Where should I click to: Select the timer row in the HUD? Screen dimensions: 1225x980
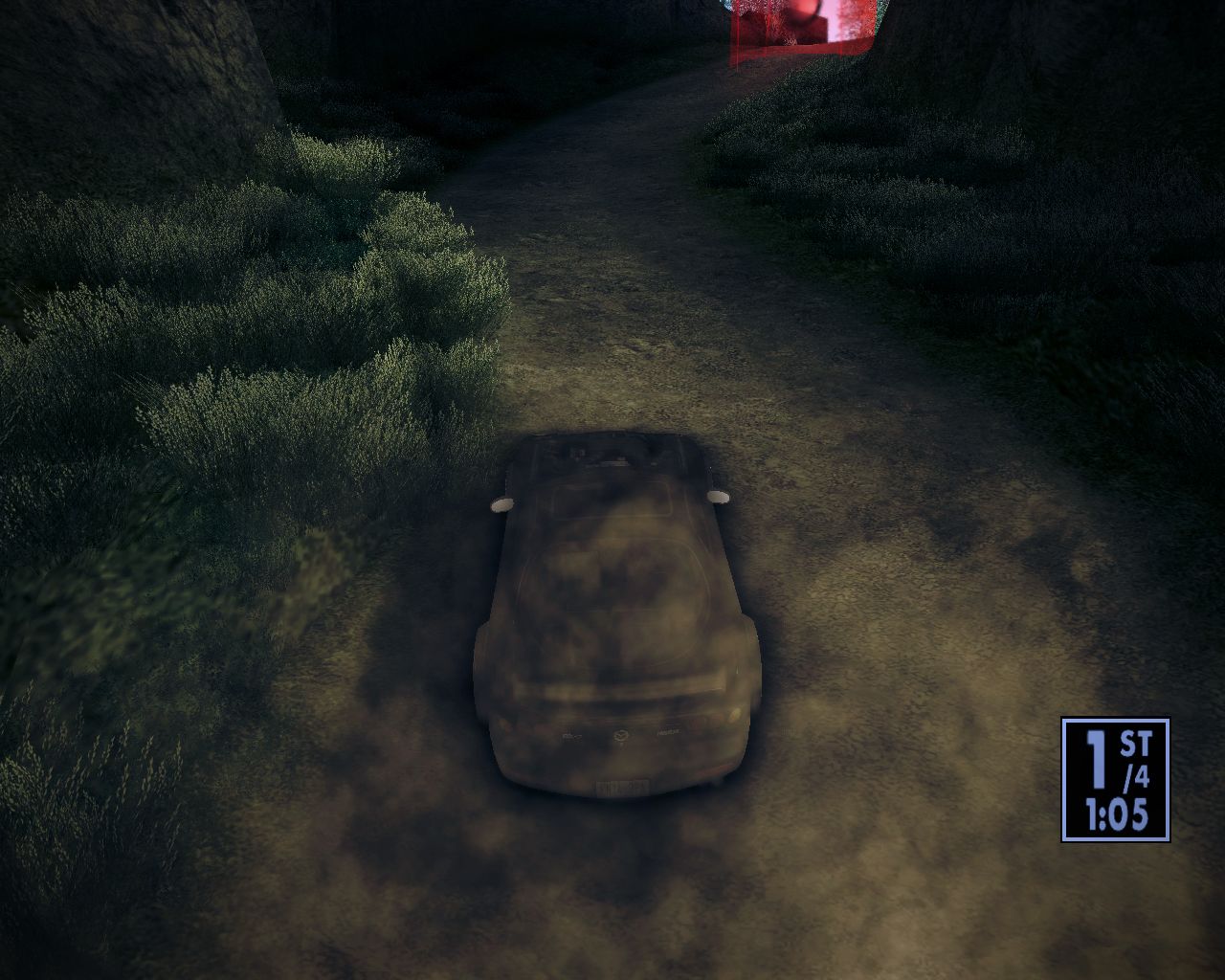pyautogui.click(x=1115, y=813)
